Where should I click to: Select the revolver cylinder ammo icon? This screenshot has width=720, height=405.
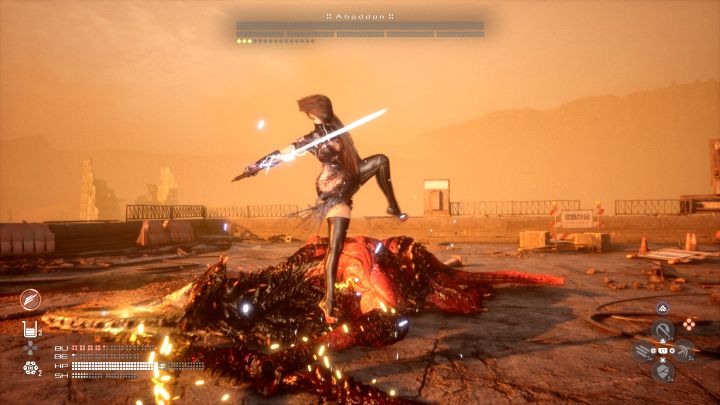[x=30, y=368]
